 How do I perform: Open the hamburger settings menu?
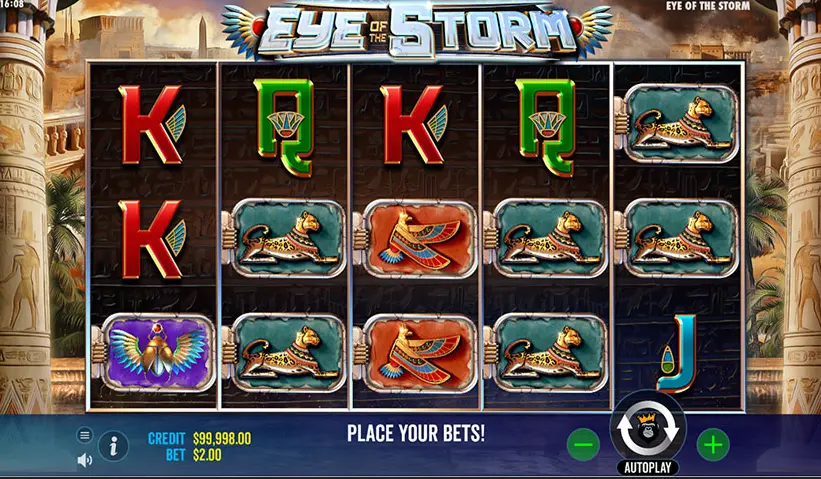coord(85,435)
